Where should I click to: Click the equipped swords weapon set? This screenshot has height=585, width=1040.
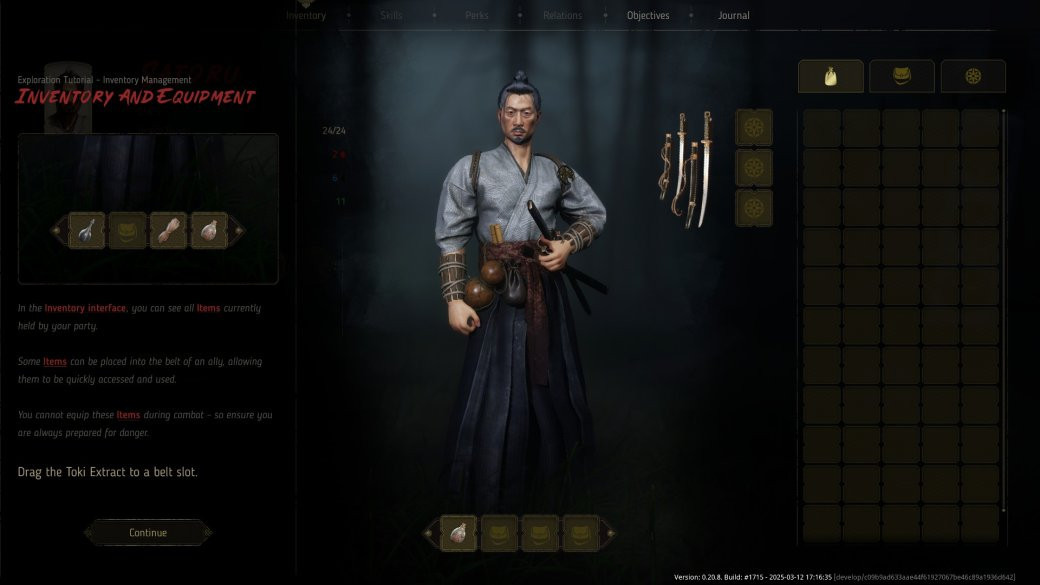(x=686, y=167)
